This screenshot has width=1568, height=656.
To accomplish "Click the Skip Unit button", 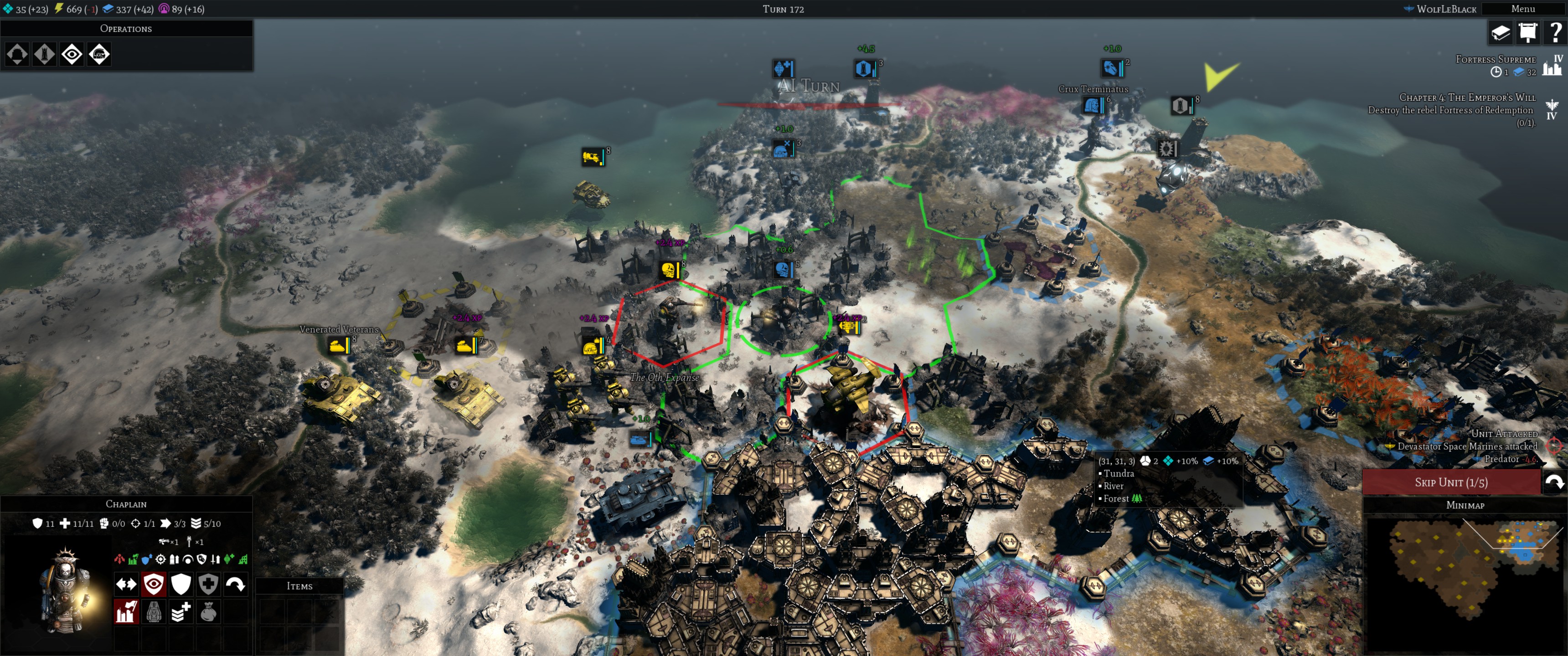I will 1450,482.
